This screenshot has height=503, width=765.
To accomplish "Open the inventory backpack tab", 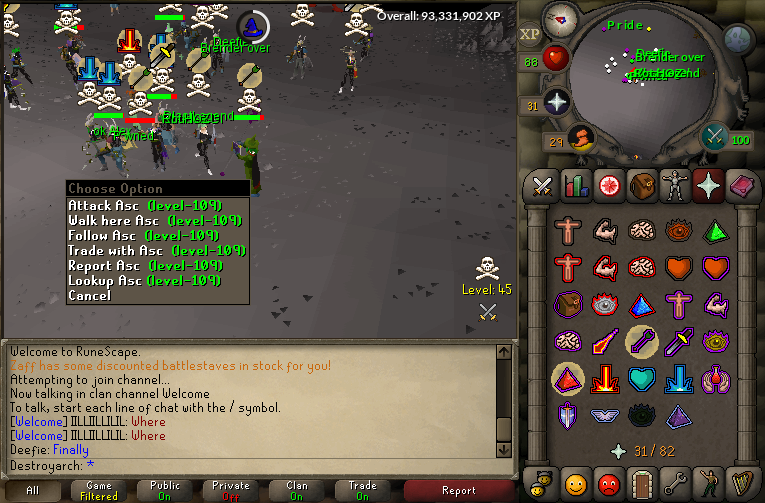I will click(x=641, y=185).
